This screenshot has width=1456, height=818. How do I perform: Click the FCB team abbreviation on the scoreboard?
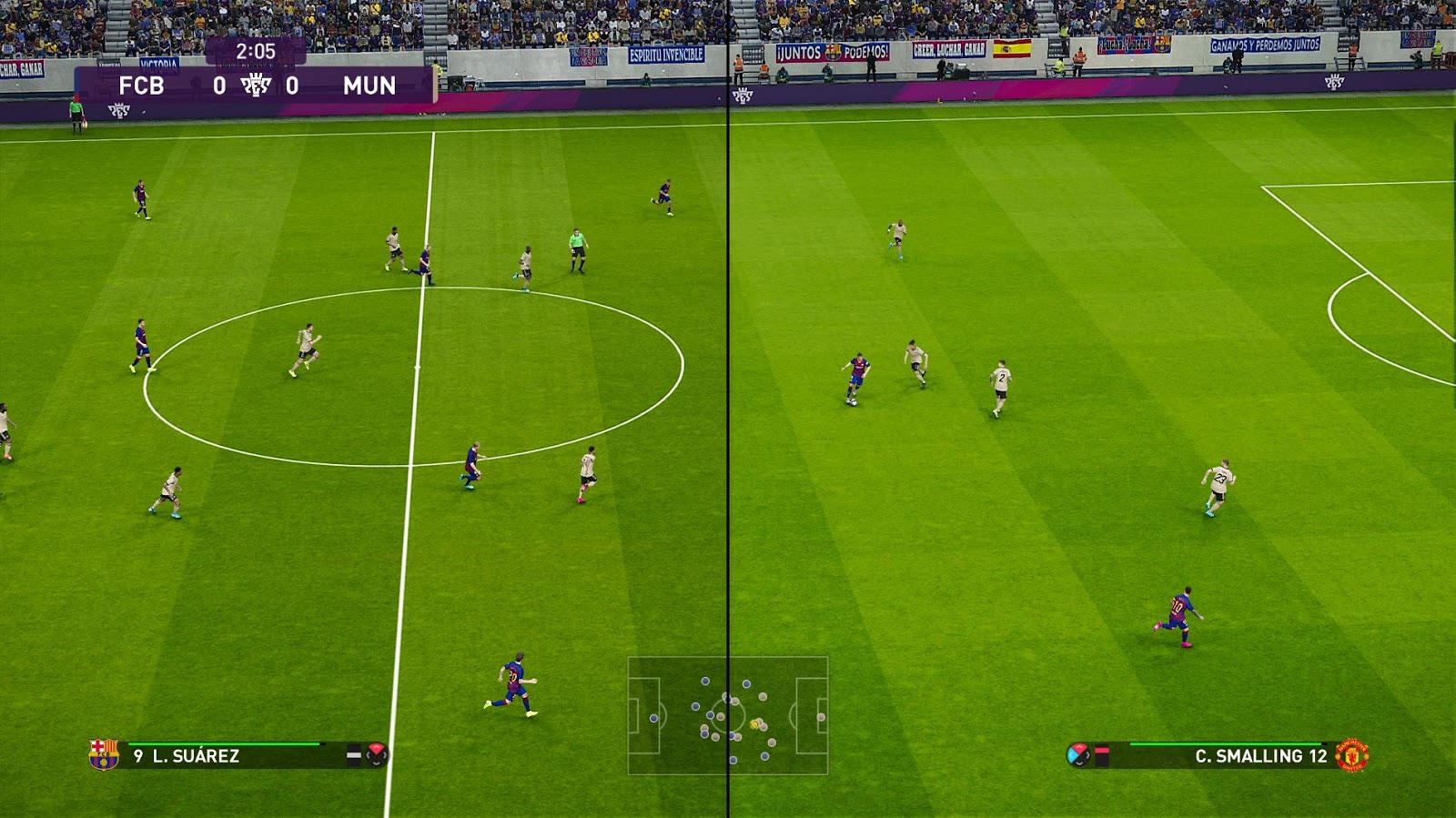click(x=143, y=85)
